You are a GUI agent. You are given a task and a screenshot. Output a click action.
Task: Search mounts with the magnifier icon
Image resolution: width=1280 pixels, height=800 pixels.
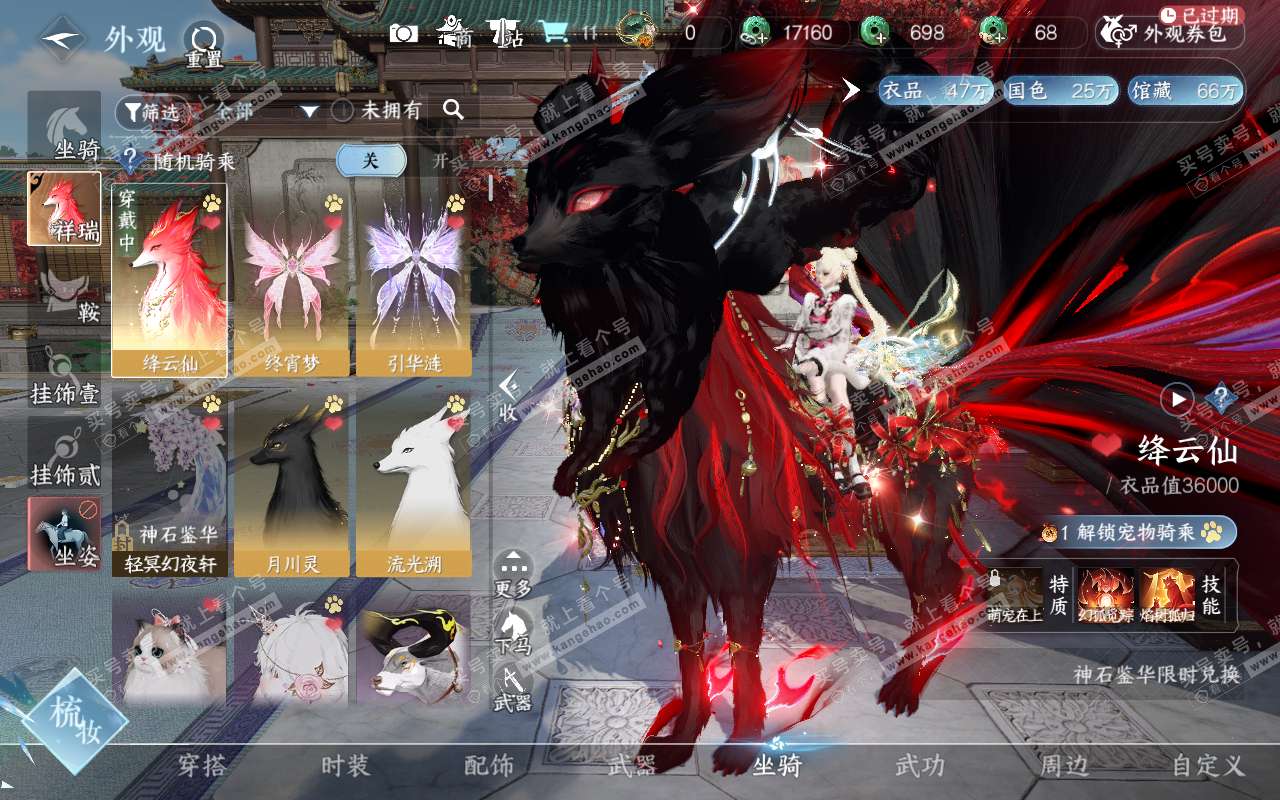[x=453, y=110]
